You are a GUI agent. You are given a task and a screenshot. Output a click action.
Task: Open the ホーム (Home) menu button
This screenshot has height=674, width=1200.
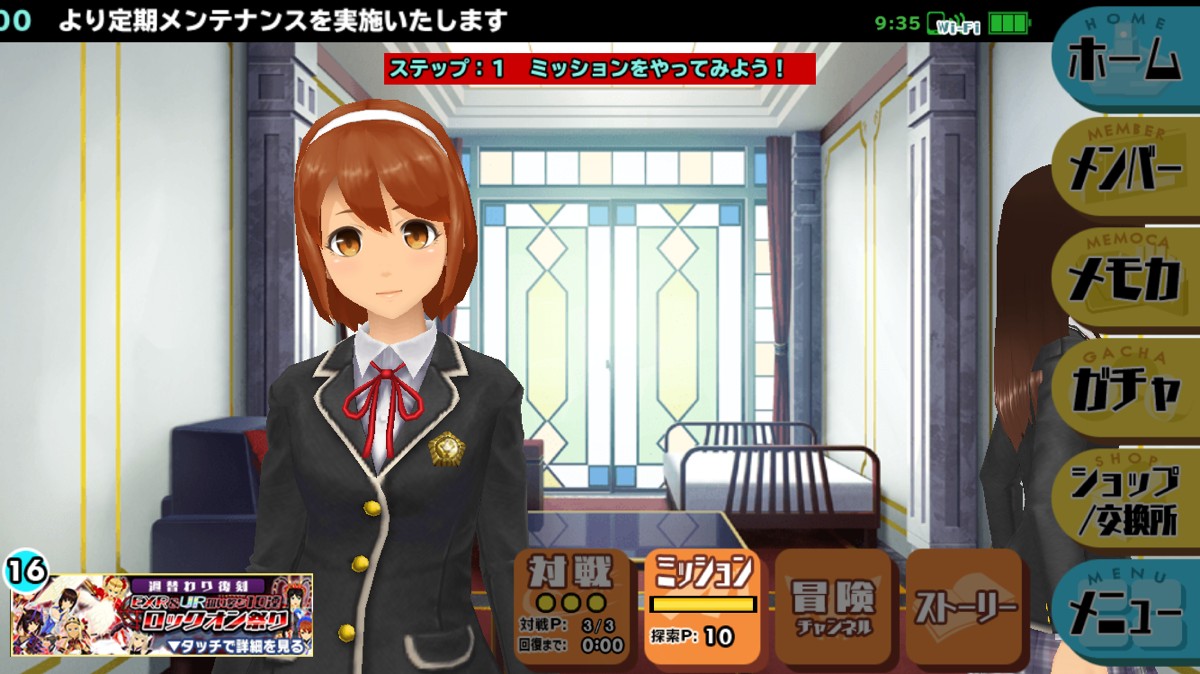[x=1125, y=60]
